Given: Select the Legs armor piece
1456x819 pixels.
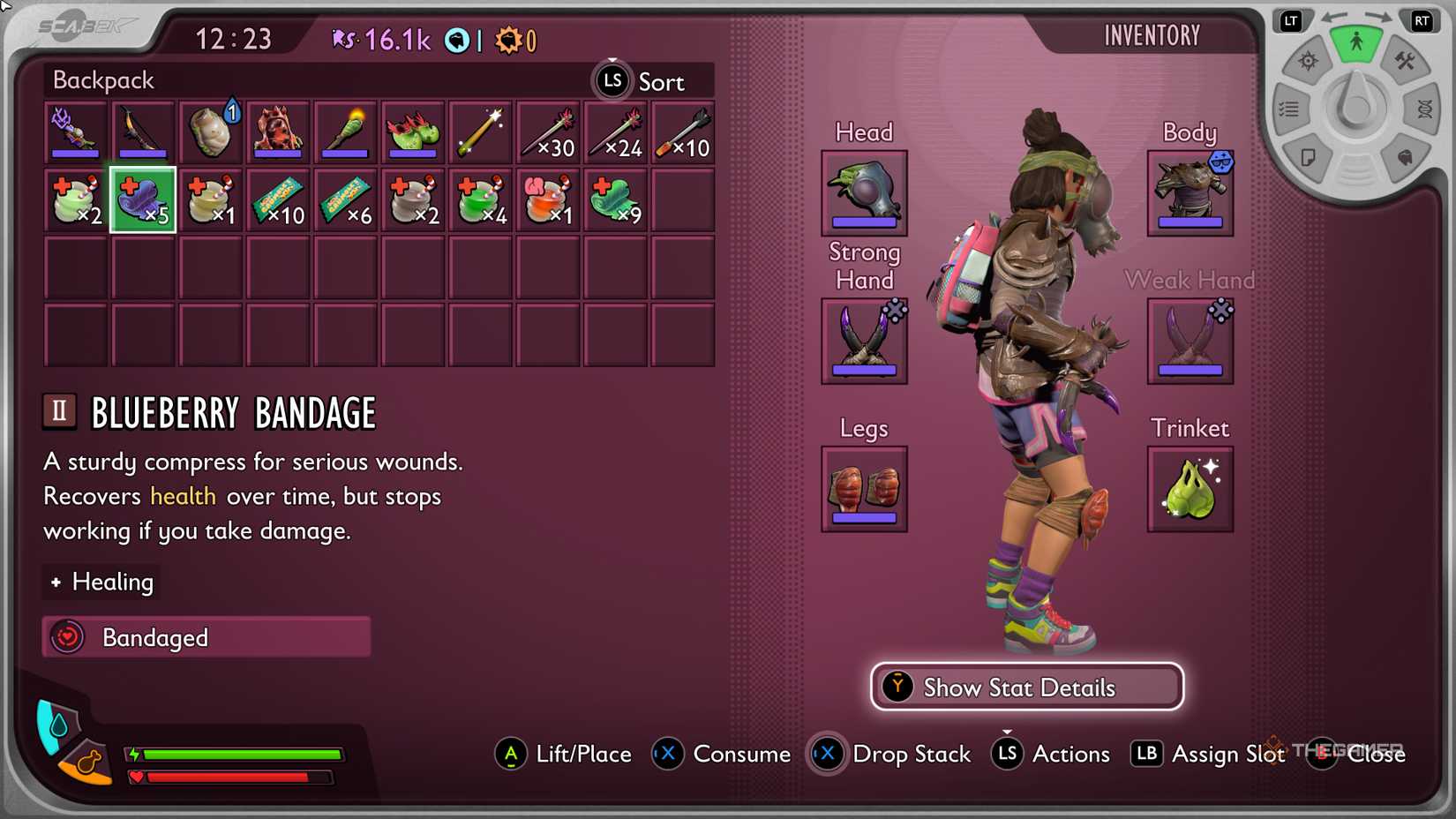Looking at the screenshot, I should click(x=863, y=490).
